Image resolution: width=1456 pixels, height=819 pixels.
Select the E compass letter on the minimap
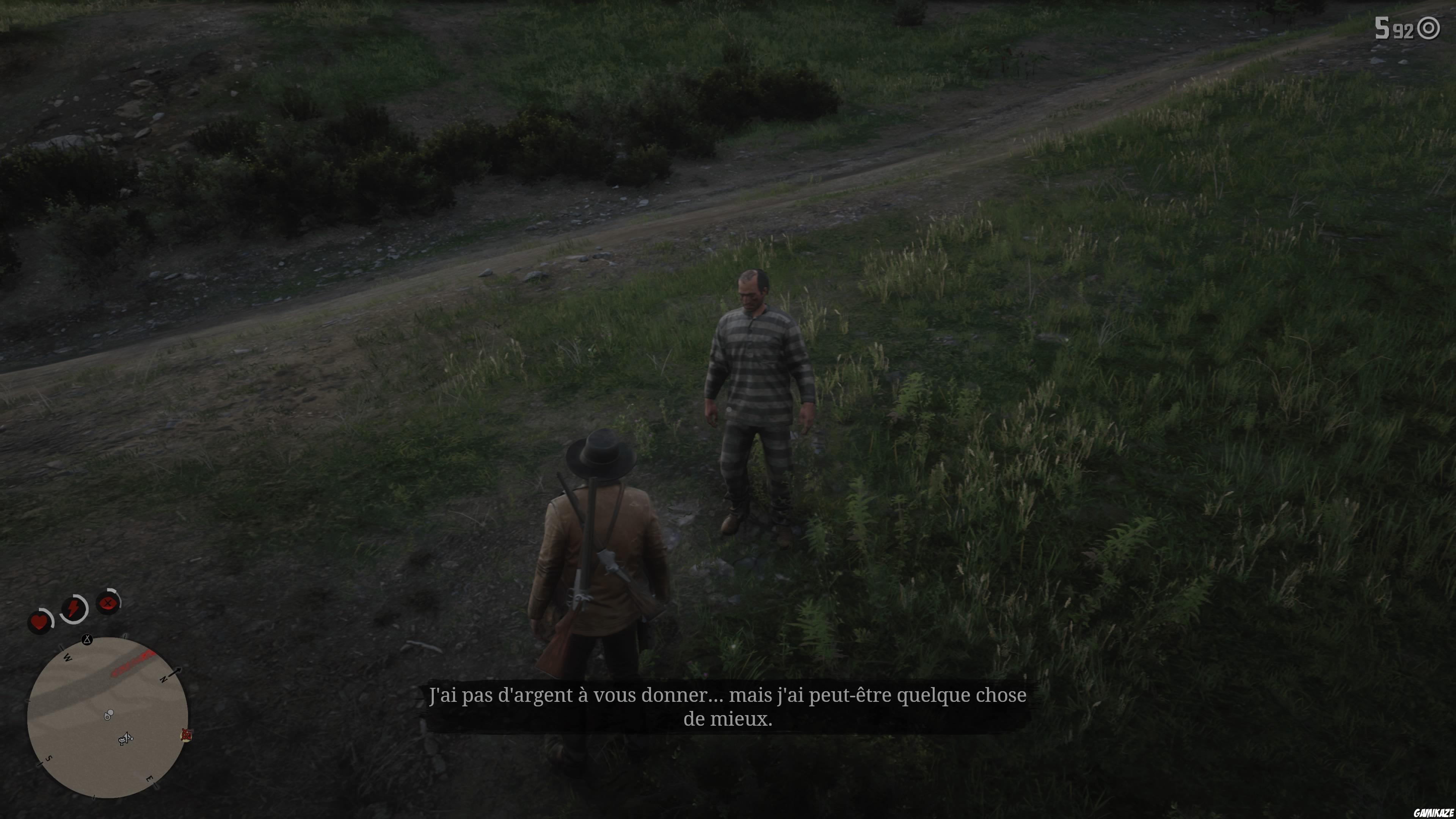151,779
